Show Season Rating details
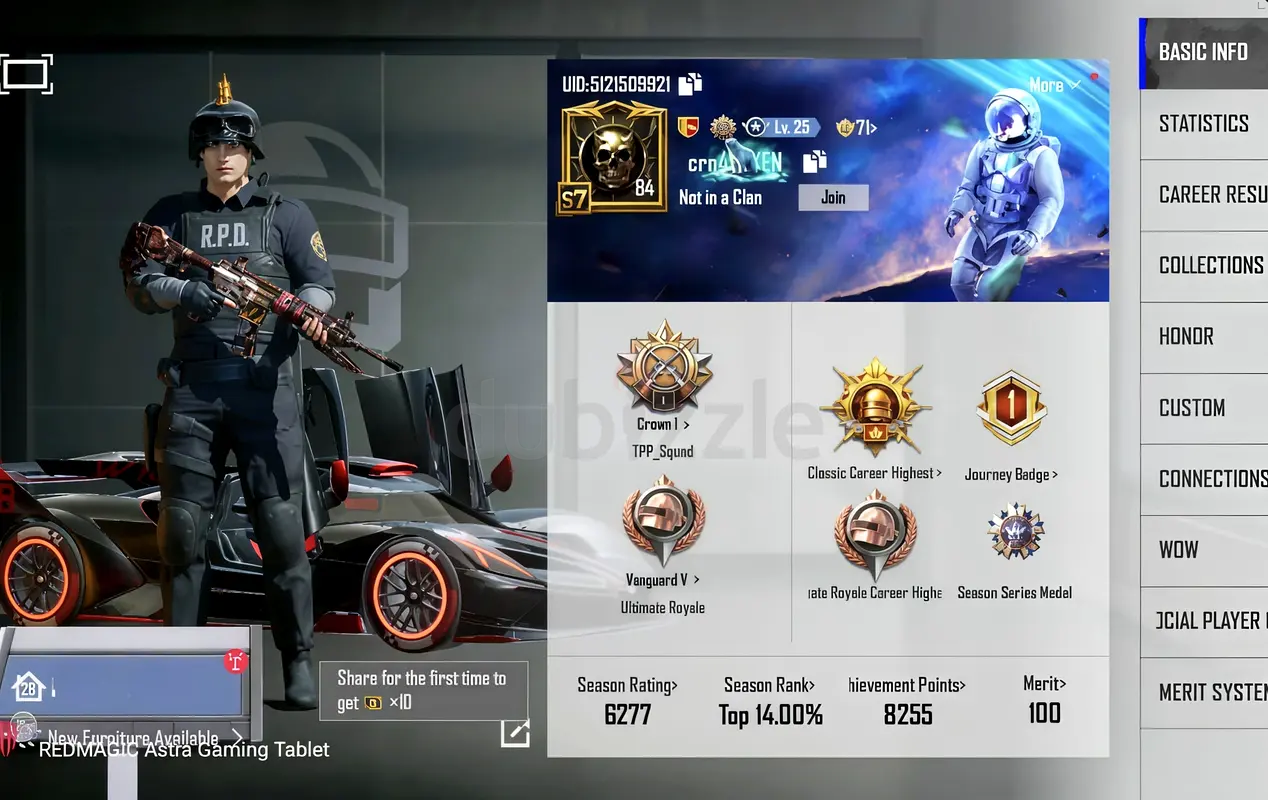 627,700
